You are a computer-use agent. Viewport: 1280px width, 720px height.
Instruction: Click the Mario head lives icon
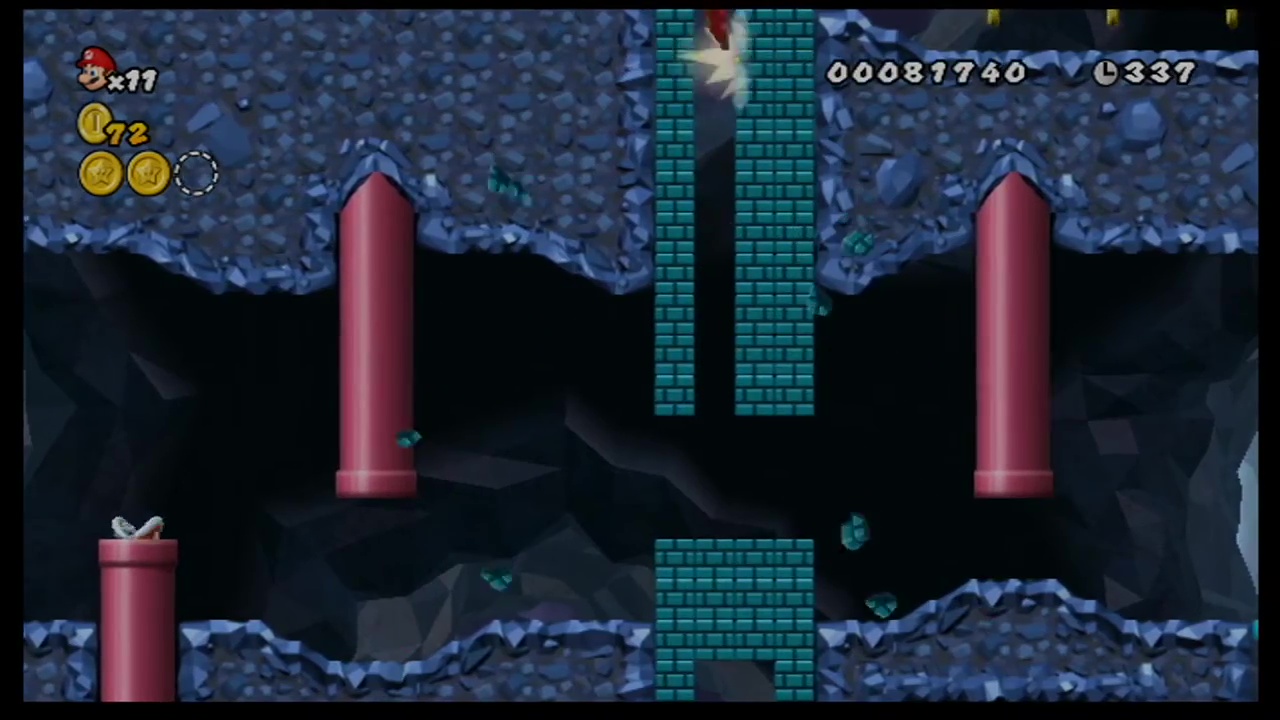point(95,69)
